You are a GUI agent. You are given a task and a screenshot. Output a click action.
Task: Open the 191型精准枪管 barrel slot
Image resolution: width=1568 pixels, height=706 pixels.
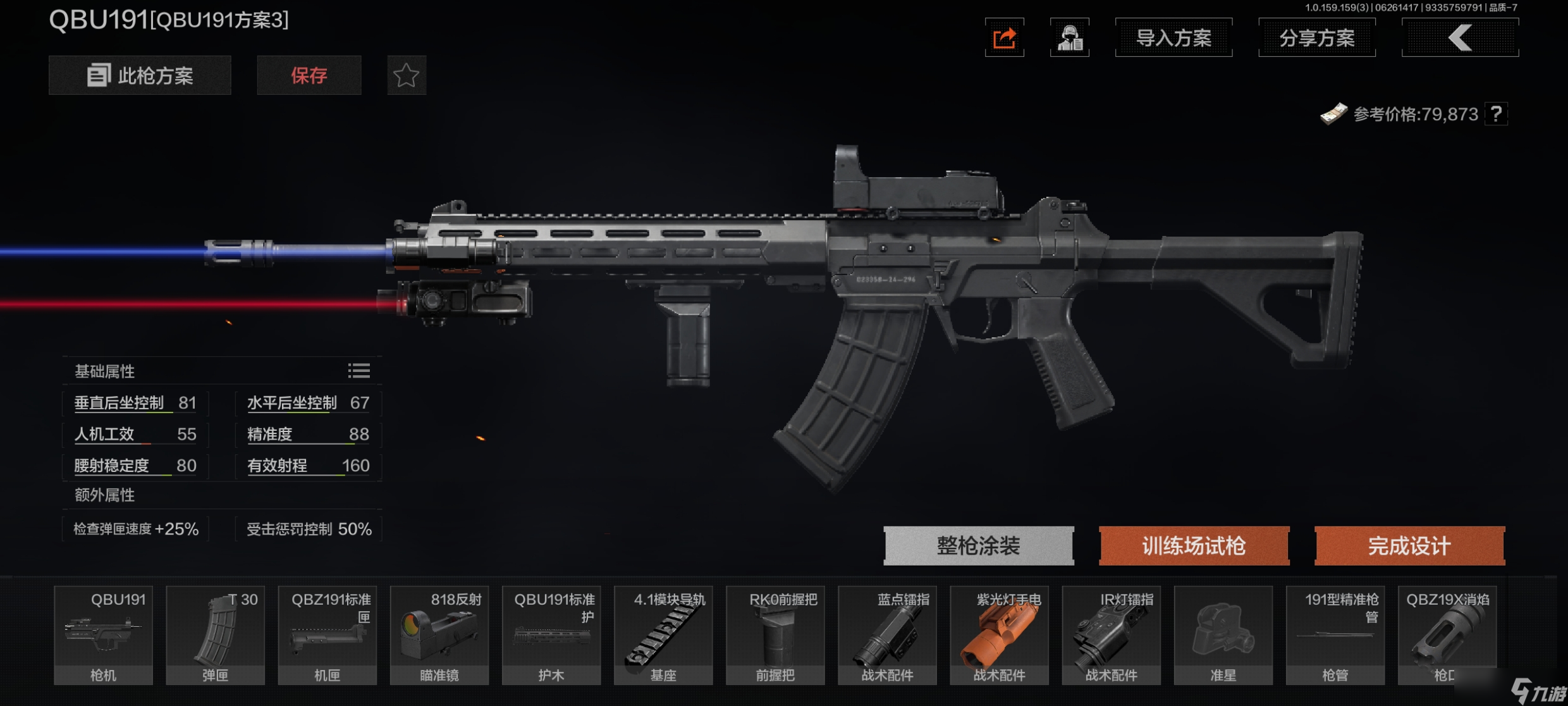pyautogui.click(x=1335, y=635)
